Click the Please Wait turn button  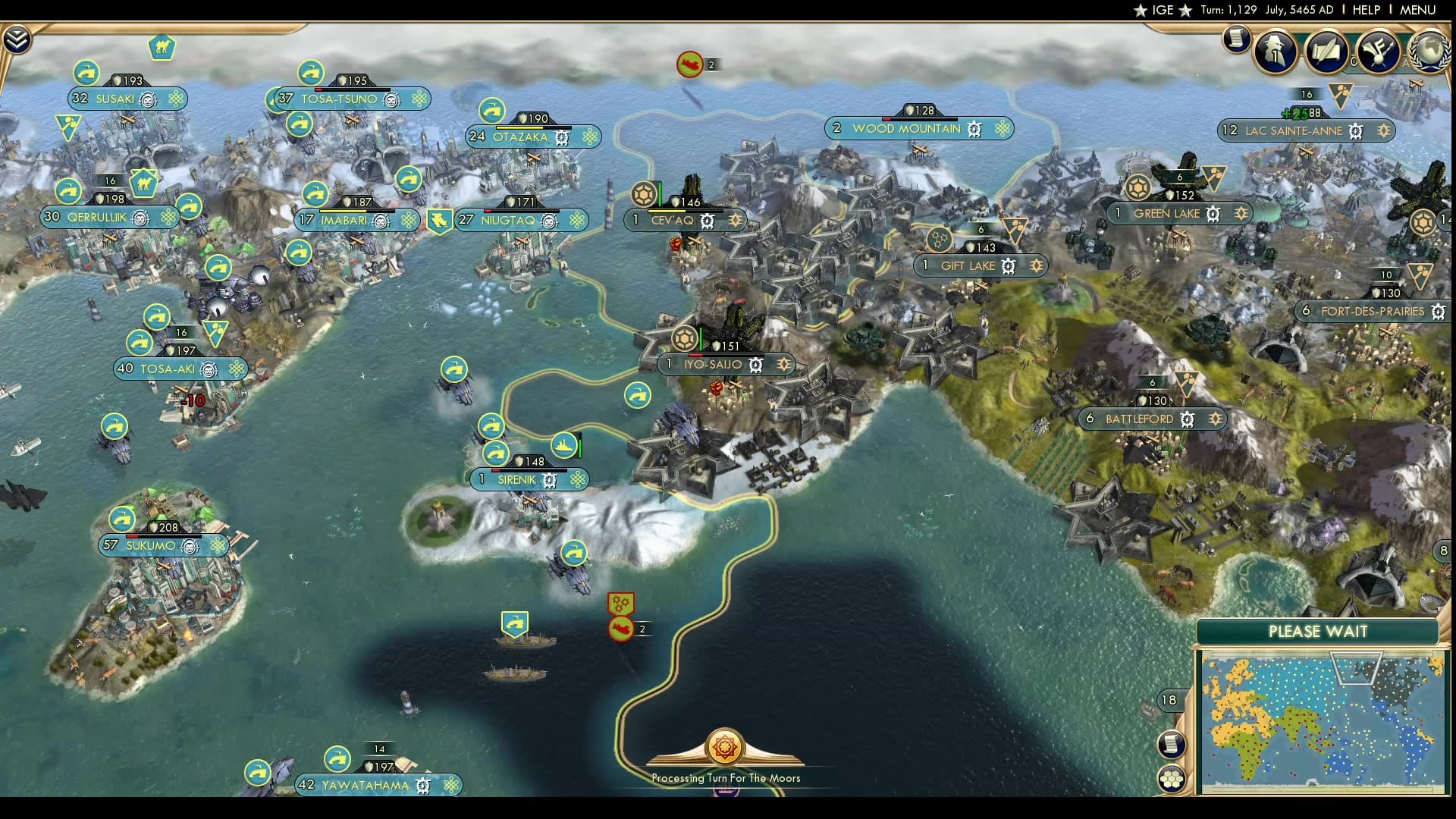1317,632
